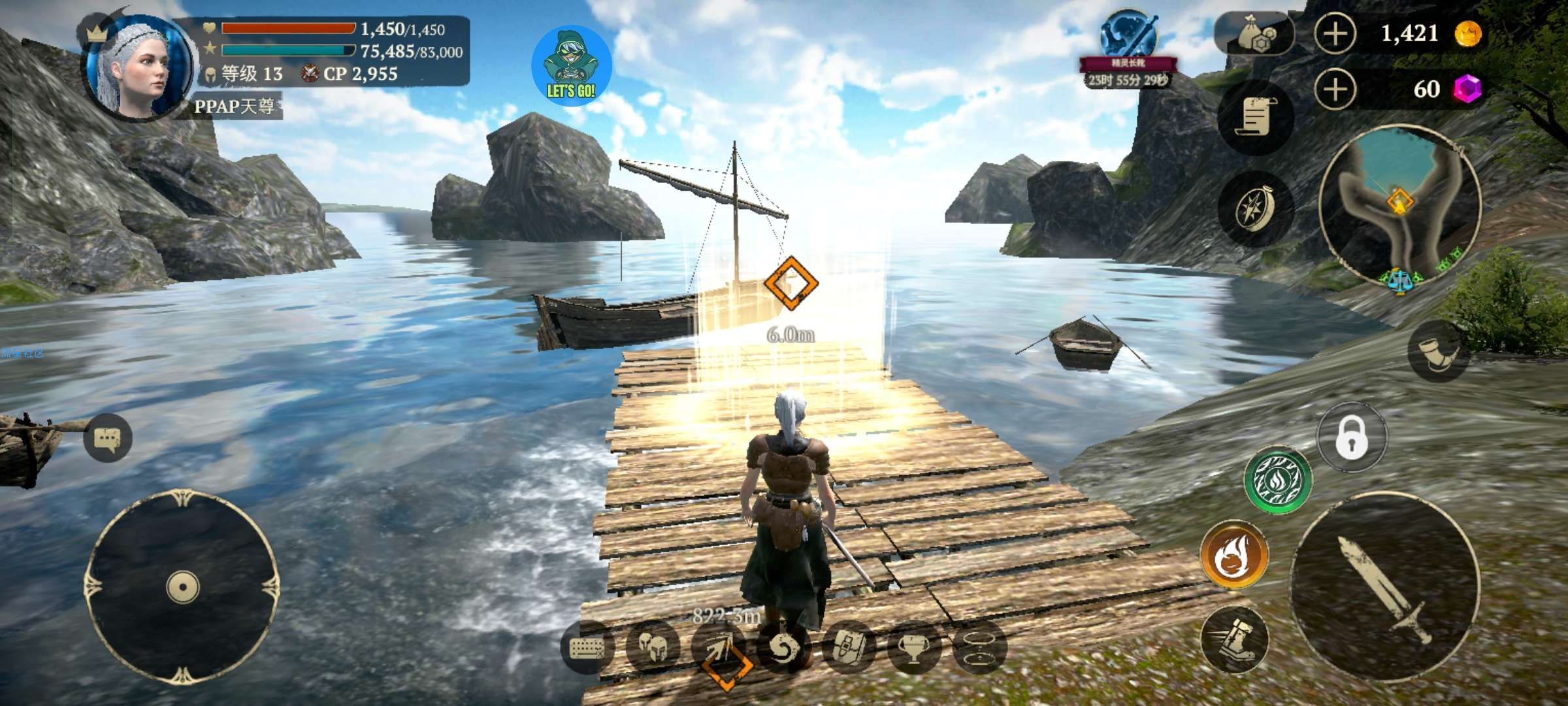Open the keyboard chat input button
Image resolution: width=1568 pixels, height=706 pixels.
(587, 647)
